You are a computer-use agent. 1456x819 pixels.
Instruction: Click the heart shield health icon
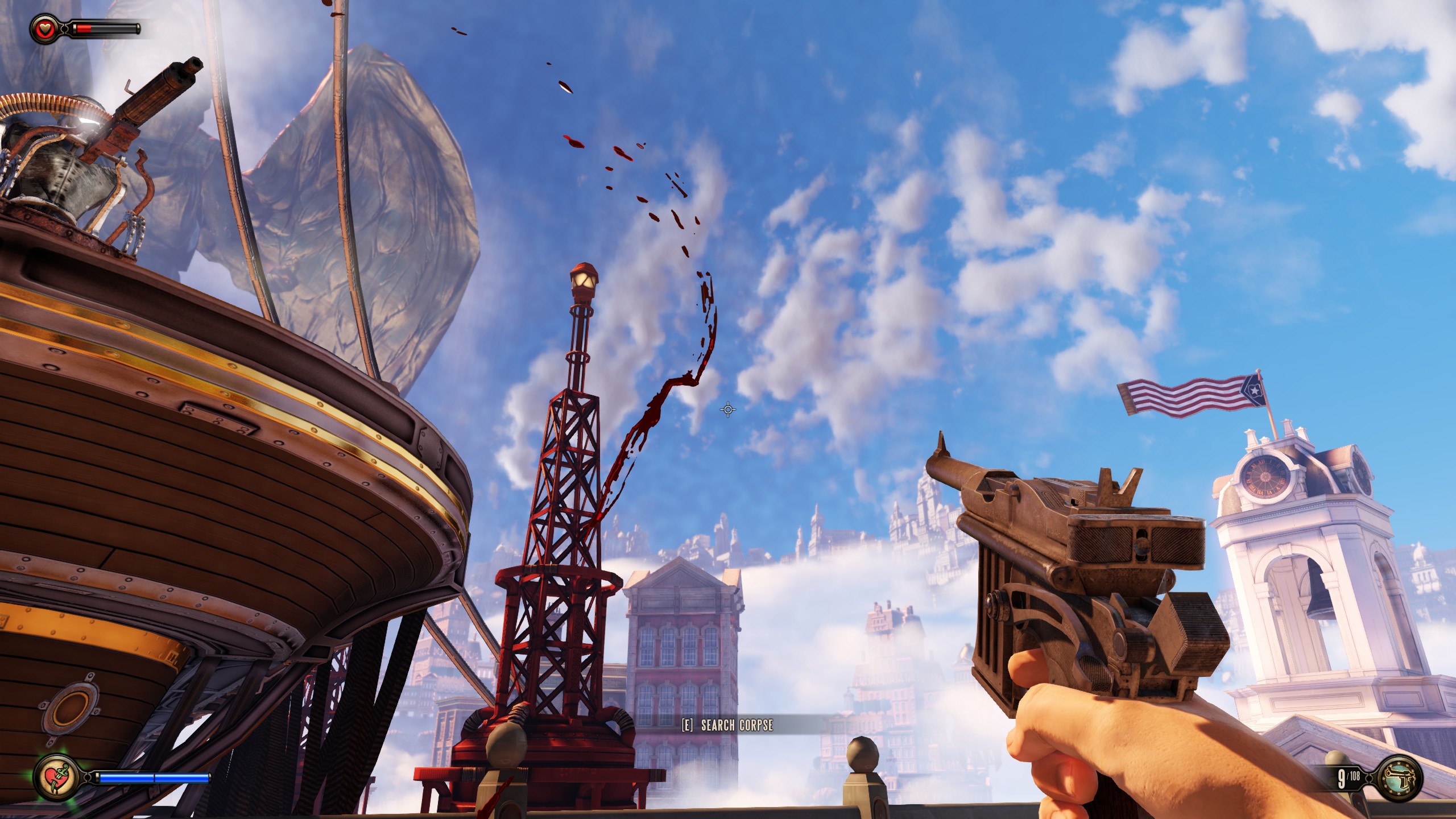click(44, 28)
